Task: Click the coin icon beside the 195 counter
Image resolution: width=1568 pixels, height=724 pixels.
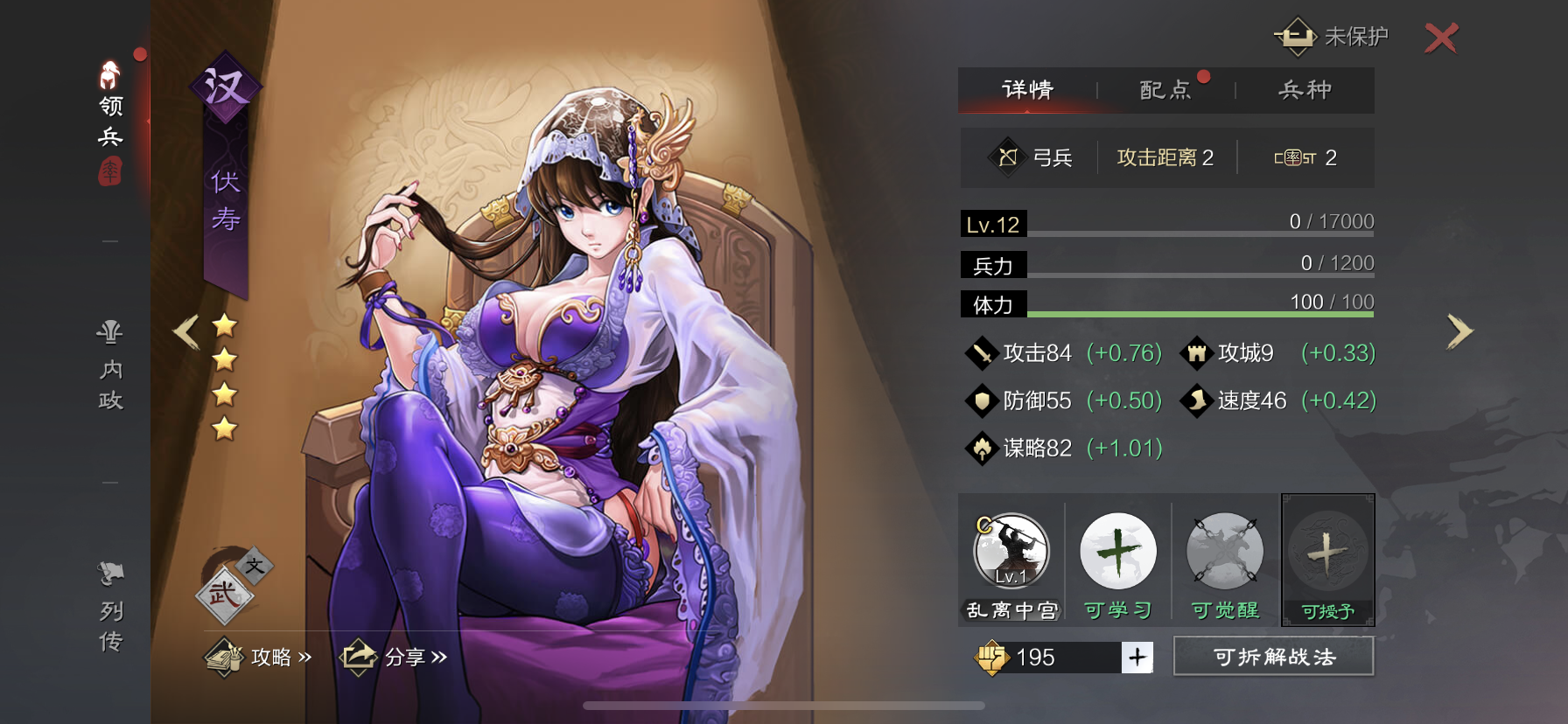Action: [993, 658]
